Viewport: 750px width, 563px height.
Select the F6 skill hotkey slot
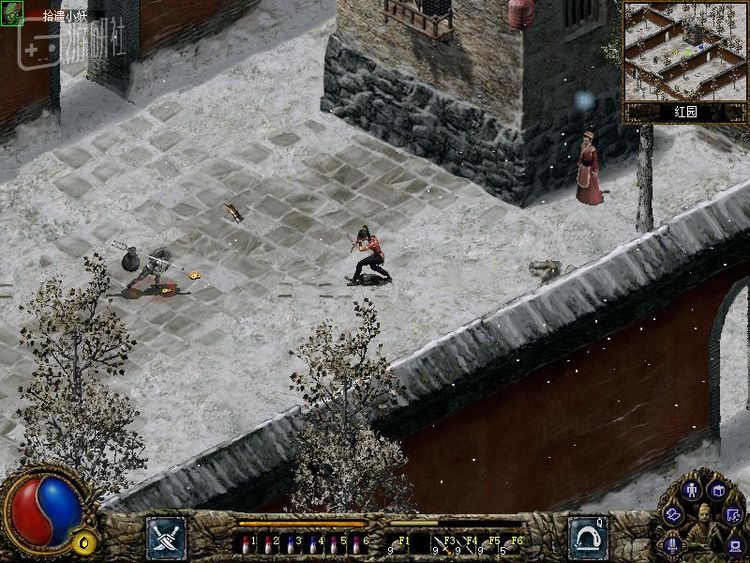(x=515, y=543)
